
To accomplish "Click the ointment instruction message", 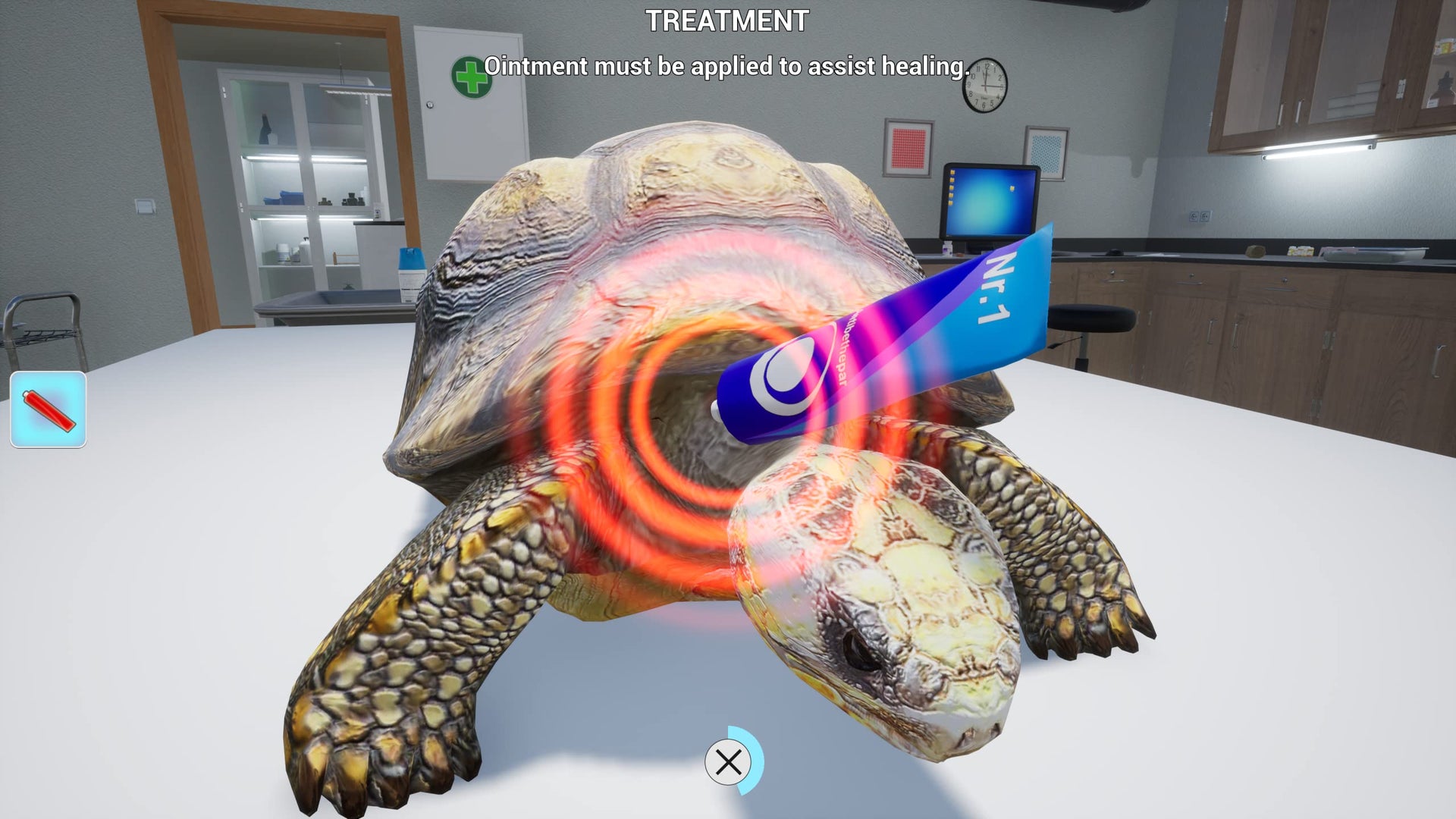I will pos(728,67).
